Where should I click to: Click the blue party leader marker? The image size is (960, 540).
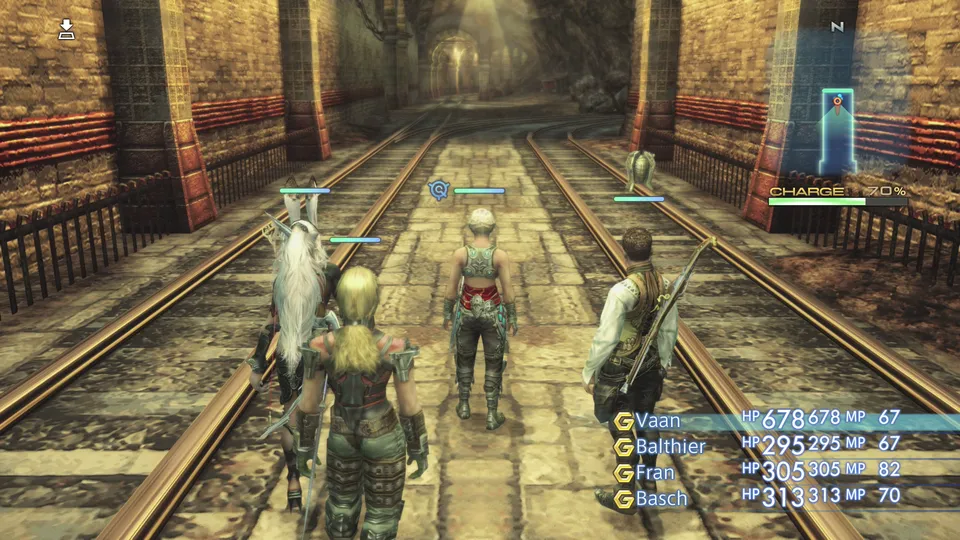437,189
